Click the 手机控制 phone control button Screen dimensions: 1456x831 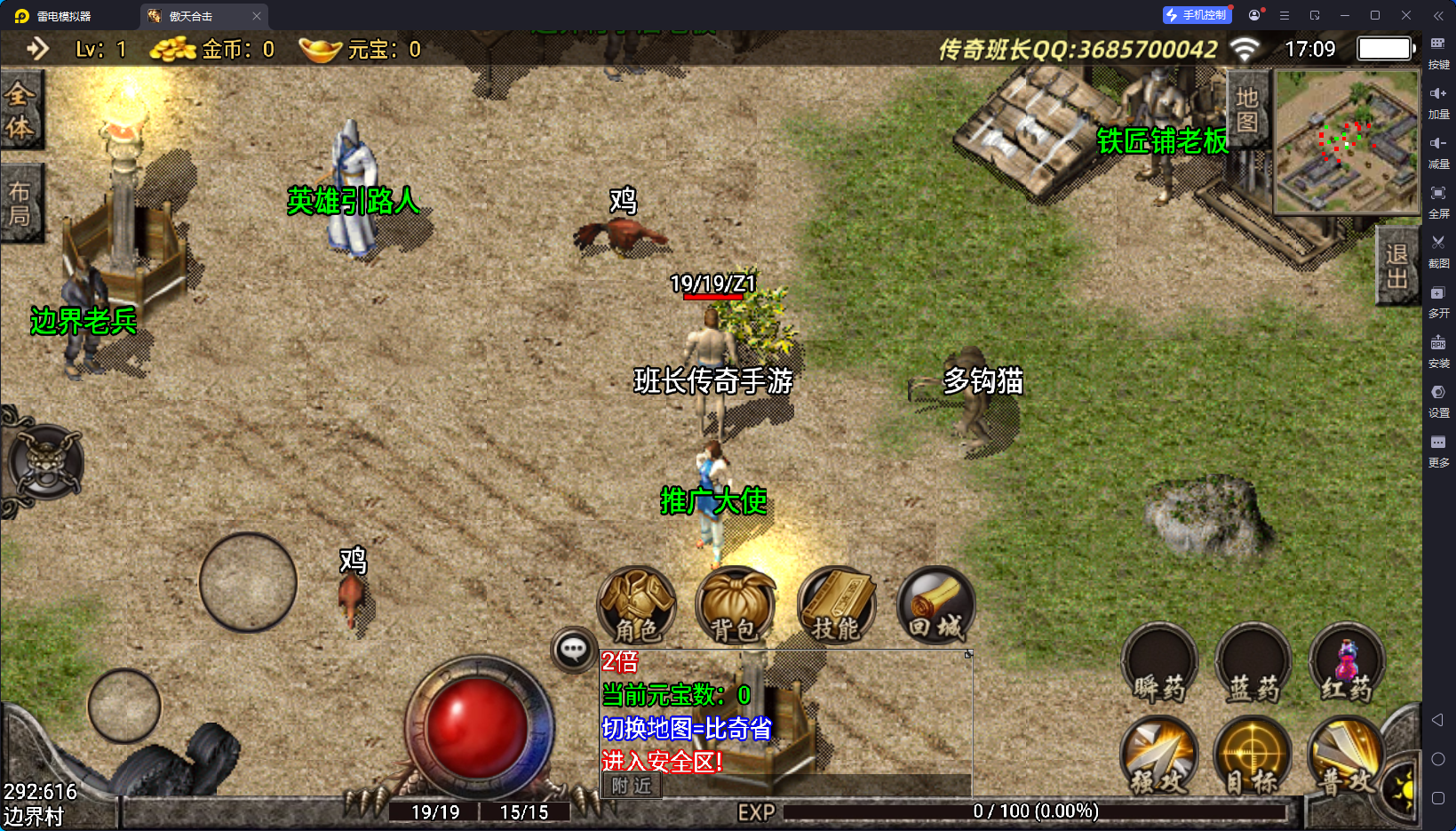1197,14
